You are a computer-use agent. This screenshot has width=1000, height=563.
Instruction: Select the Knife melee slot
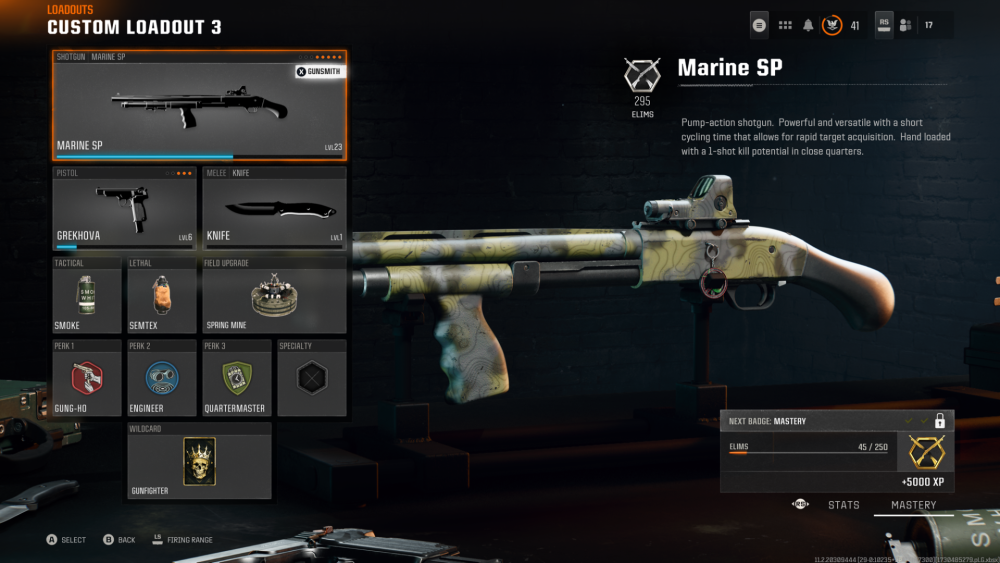click(x=274, y=208)
